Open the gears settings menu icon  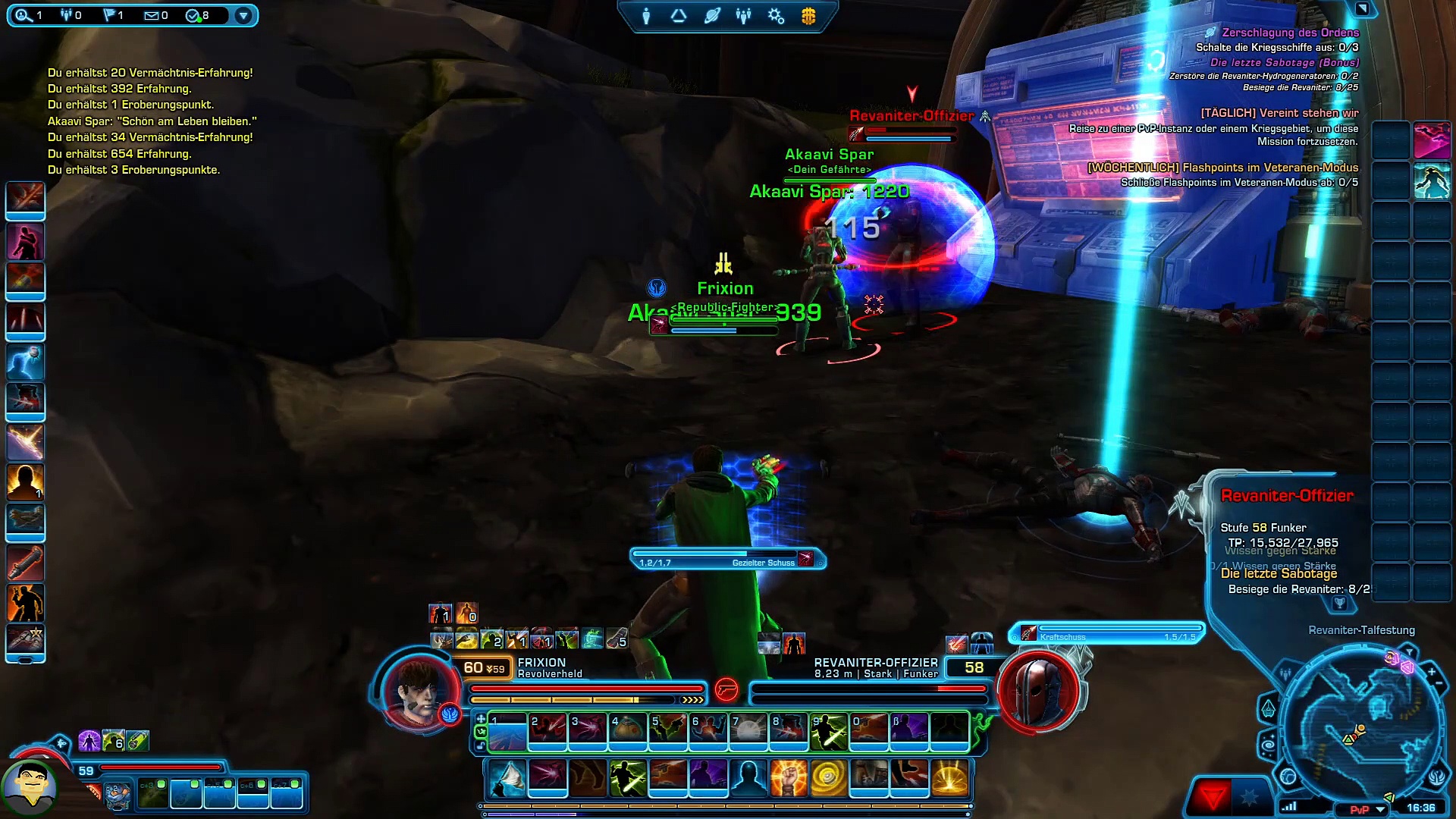pos(776,16)
